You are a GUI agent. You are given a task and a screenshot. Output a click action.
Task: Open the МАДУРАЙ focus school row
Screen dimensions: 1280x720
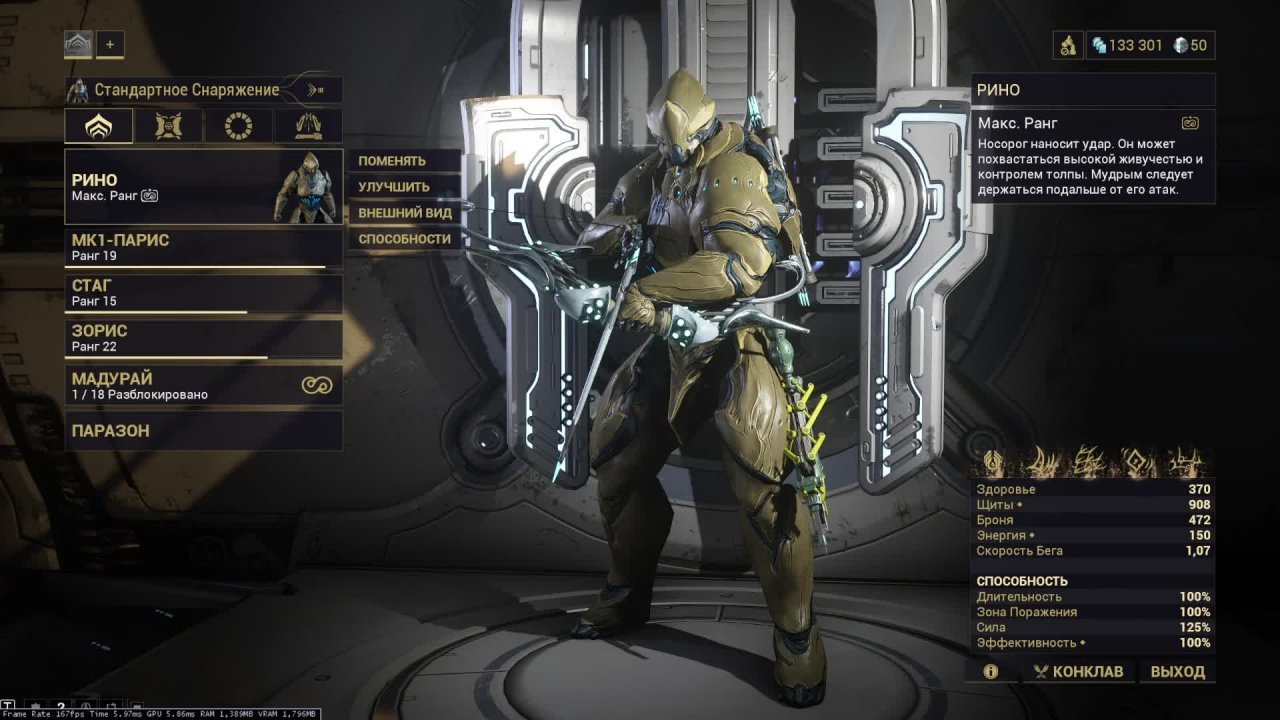(203, 386)
